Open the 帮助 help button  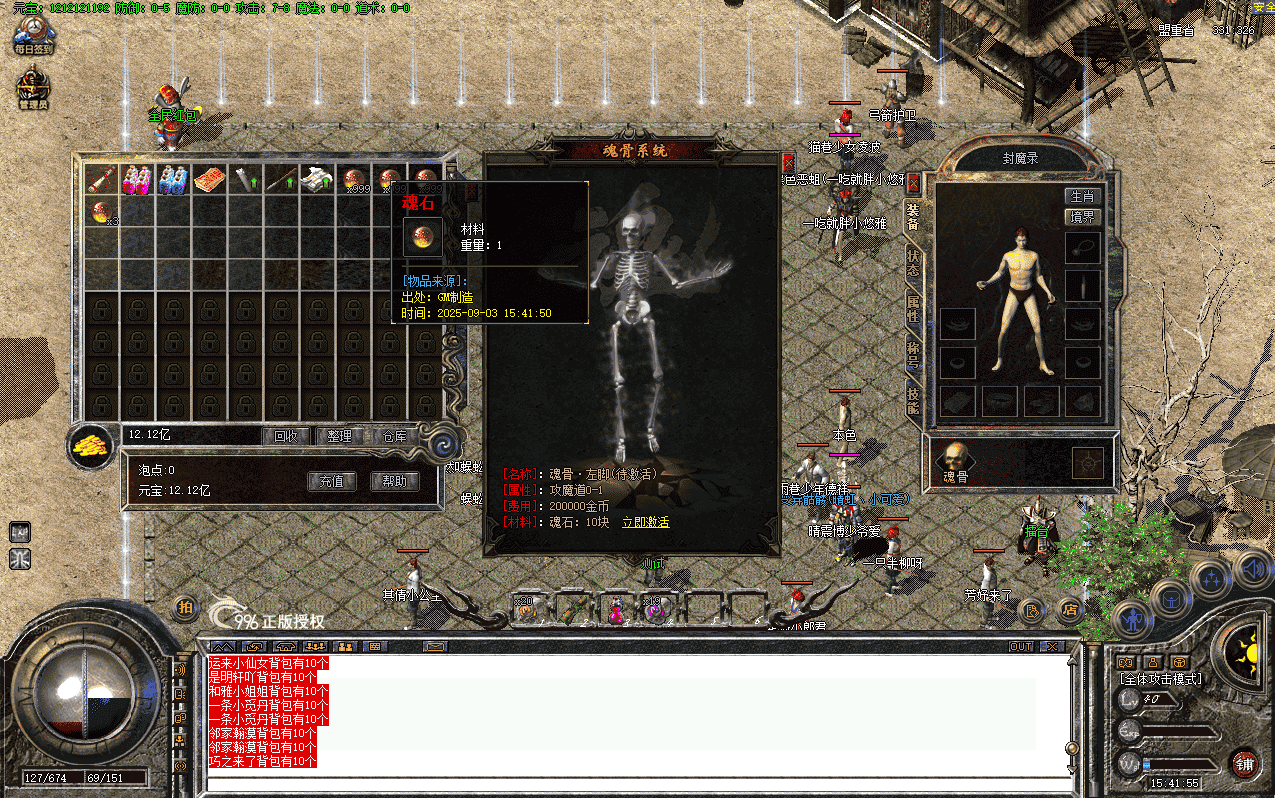pyautogui.click(x=394, y=481)
